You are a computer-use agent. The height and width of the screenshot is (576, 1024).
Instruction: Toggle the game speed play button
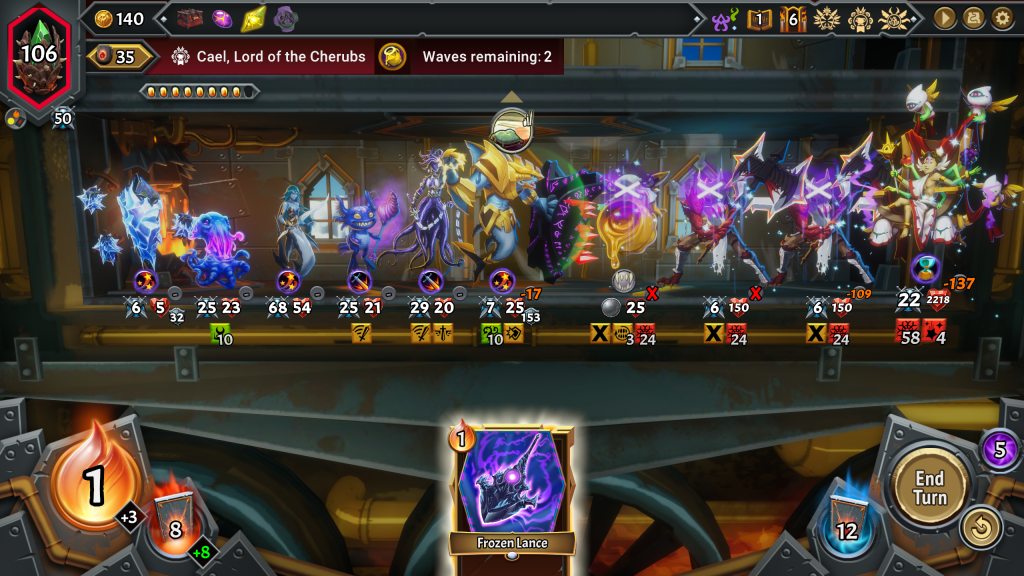[x=943, y=18]
